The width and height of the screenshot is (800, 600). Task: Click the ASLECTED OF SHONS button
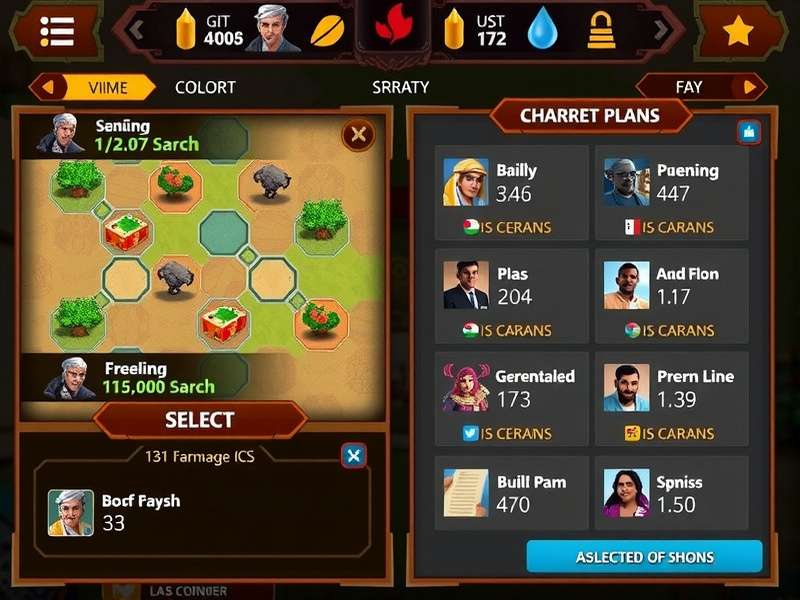(x=644, y=557)
